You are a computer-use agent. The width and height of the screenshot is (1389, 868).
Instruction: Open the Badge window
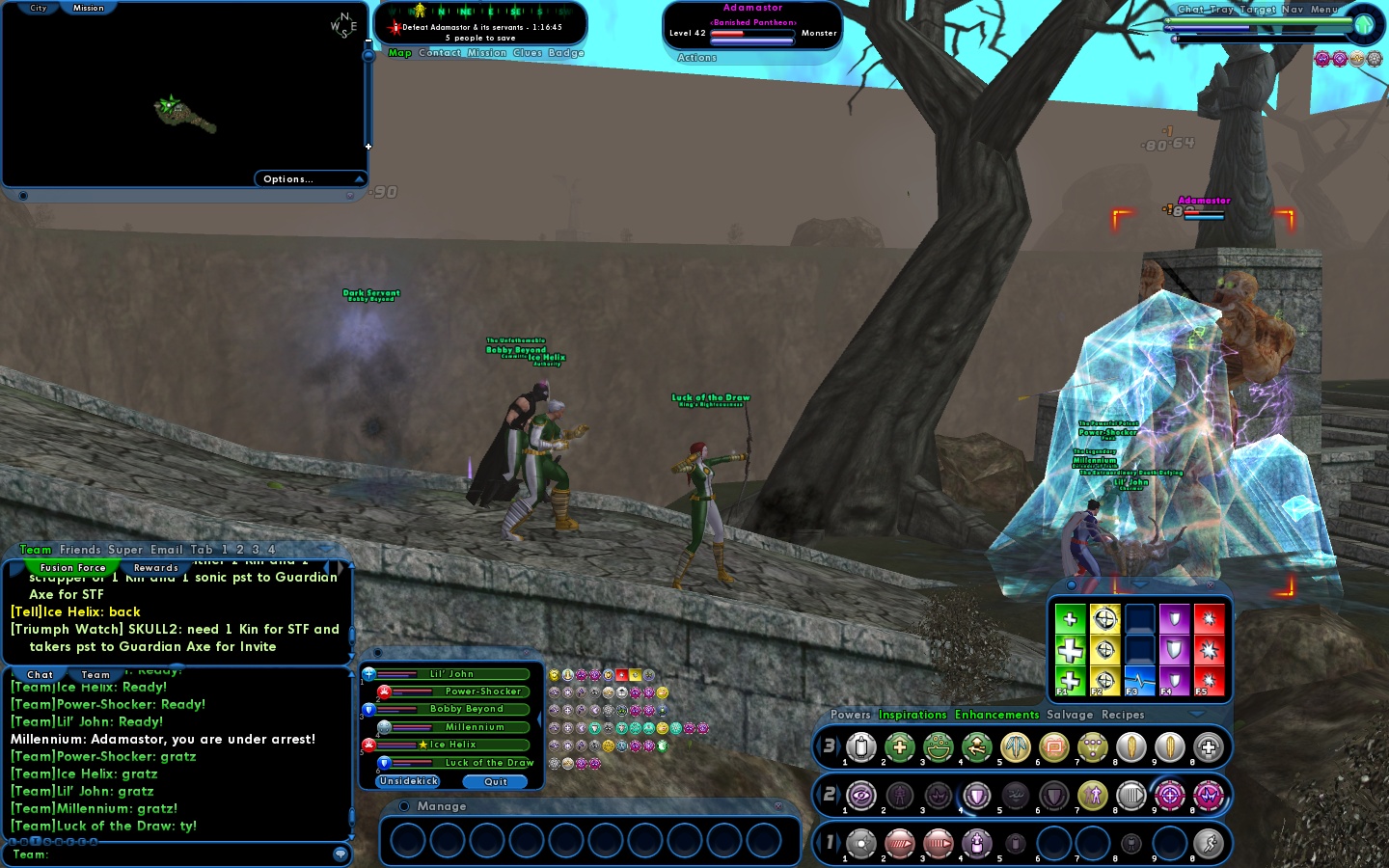point(566,53)
